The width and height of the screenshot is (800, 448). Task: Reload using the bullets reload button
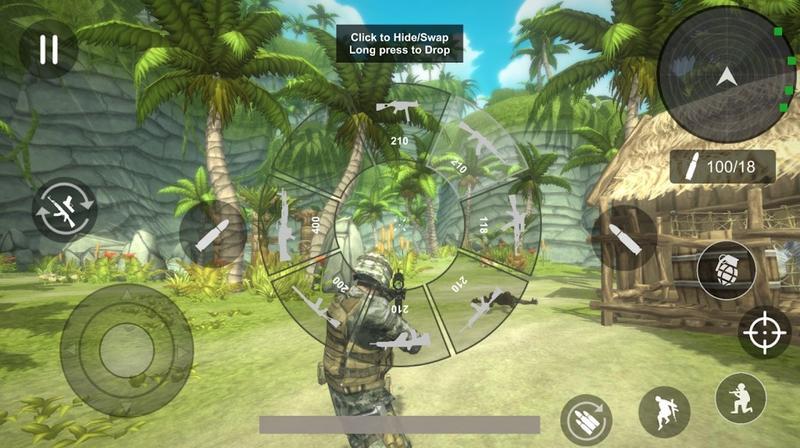[587, 421]
